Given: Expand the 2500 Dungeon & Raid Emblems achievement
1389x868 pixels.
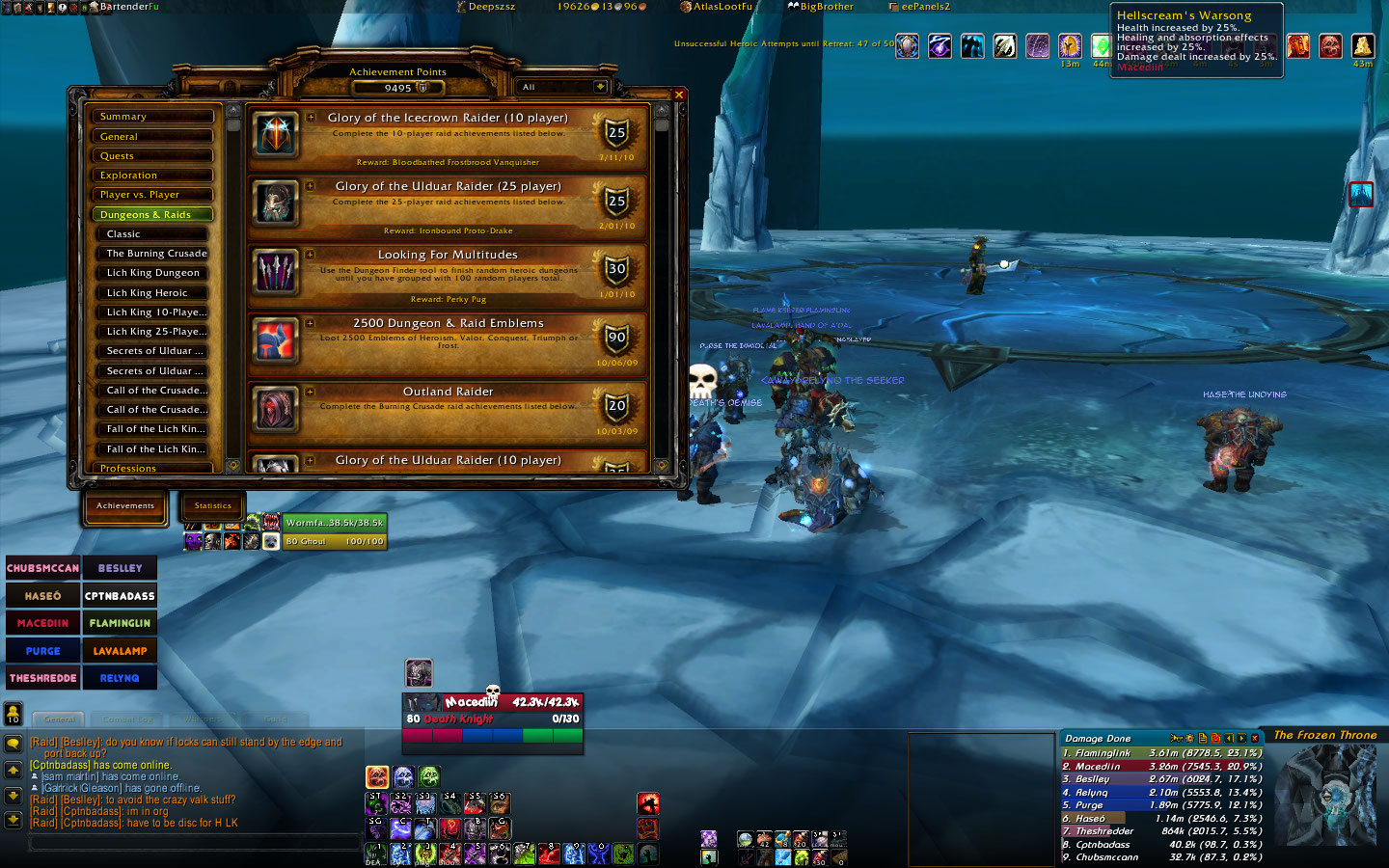Looking at the screenshot, I should [x=311, y=323].
